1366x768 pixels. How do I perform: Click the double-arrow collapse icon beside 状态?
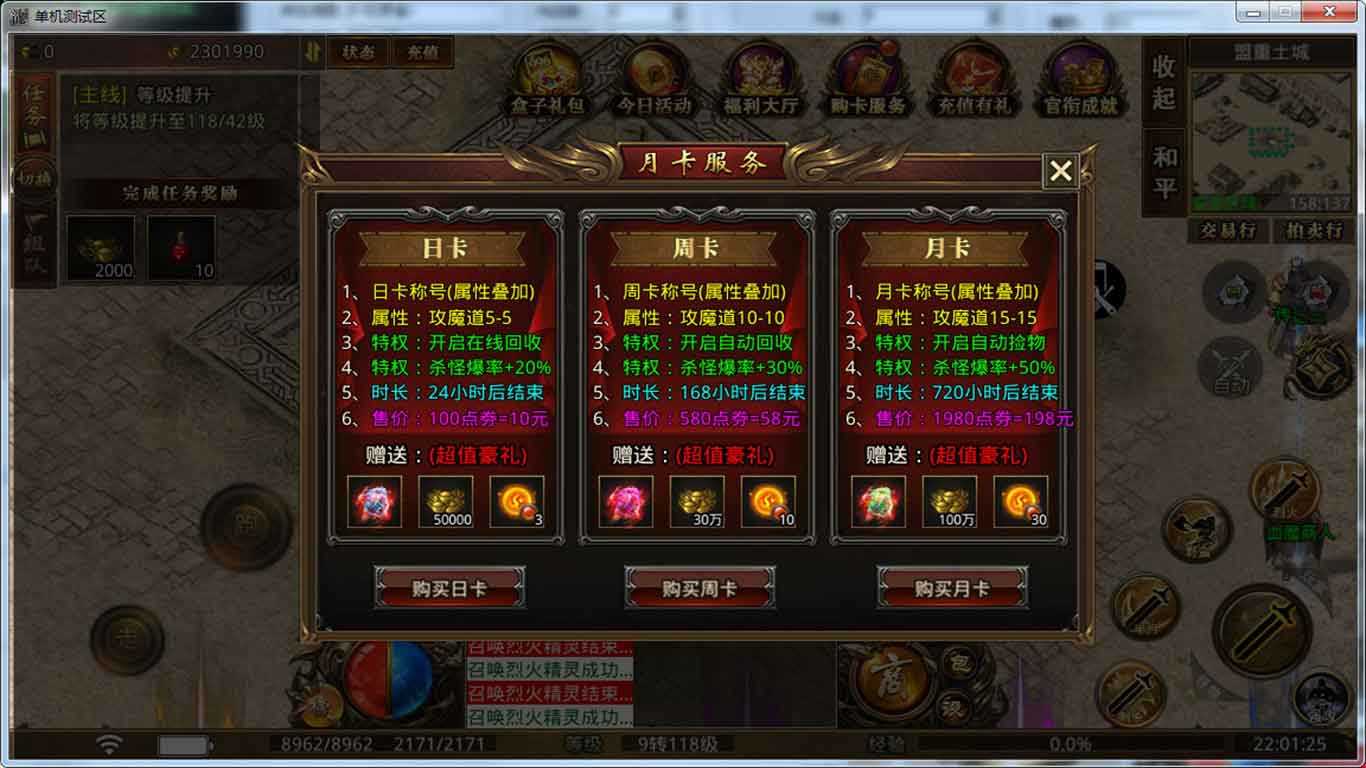pos(313,53)
